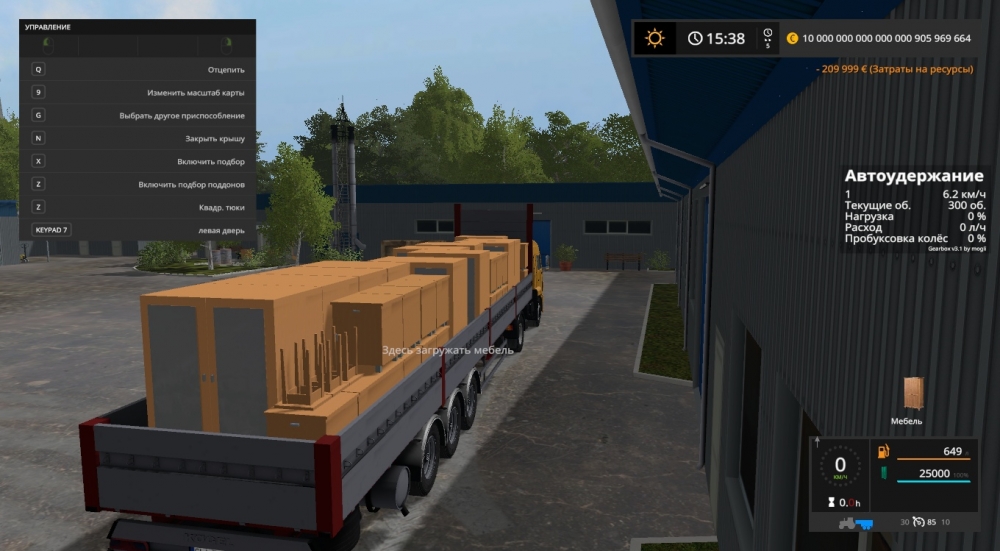The width and height of the screenshot is (1000, 551).
Task: Click the gold euro coin icon
Action: tap(792, 39)
